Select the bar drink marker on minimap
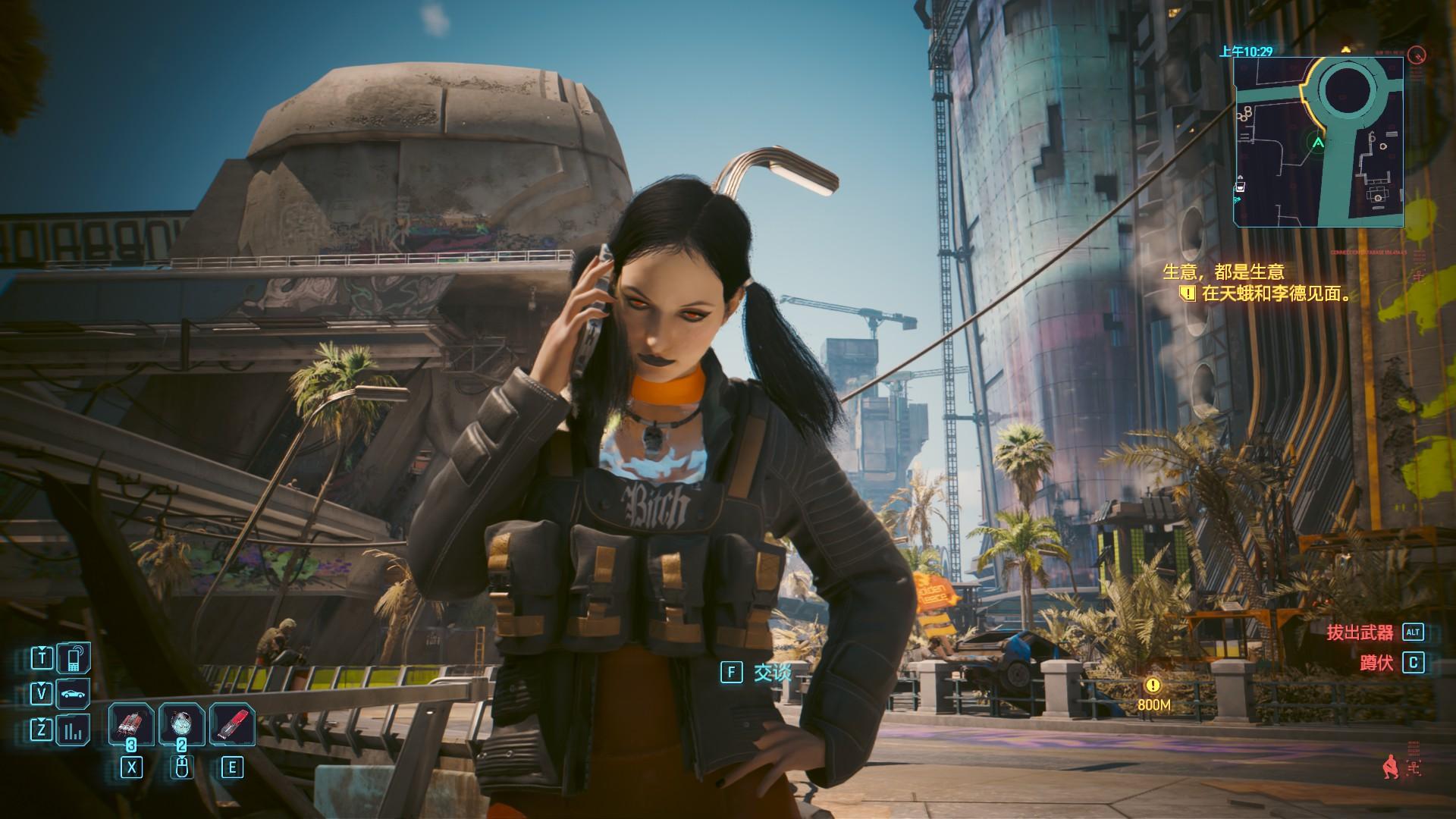The width and height of the screenshot is (1456, 819). coord(1241,186)
